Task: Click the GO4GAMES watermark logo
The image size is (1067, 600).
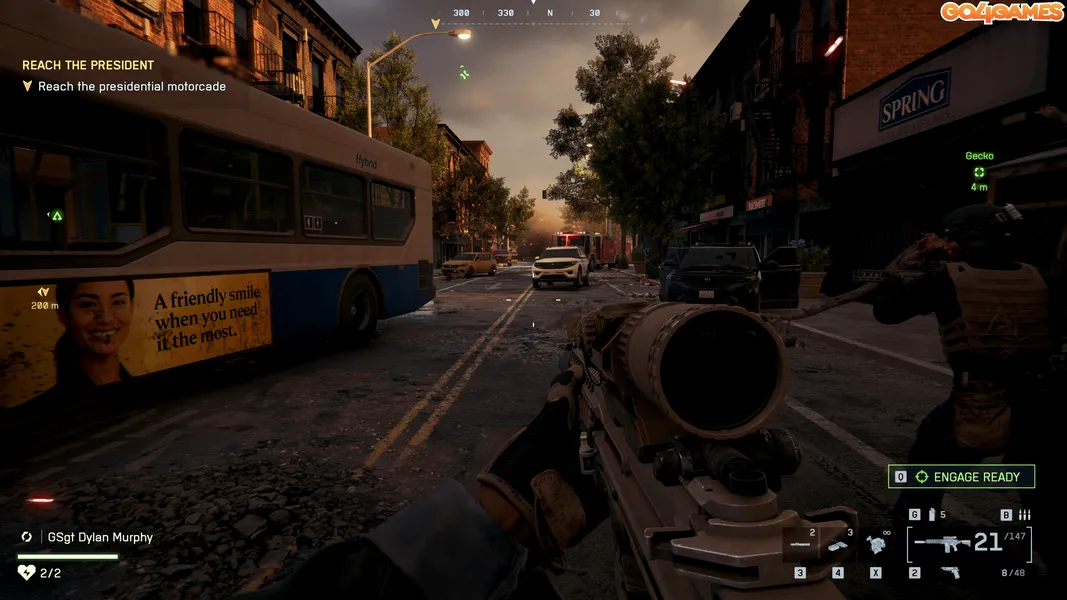Action: 1000,12
